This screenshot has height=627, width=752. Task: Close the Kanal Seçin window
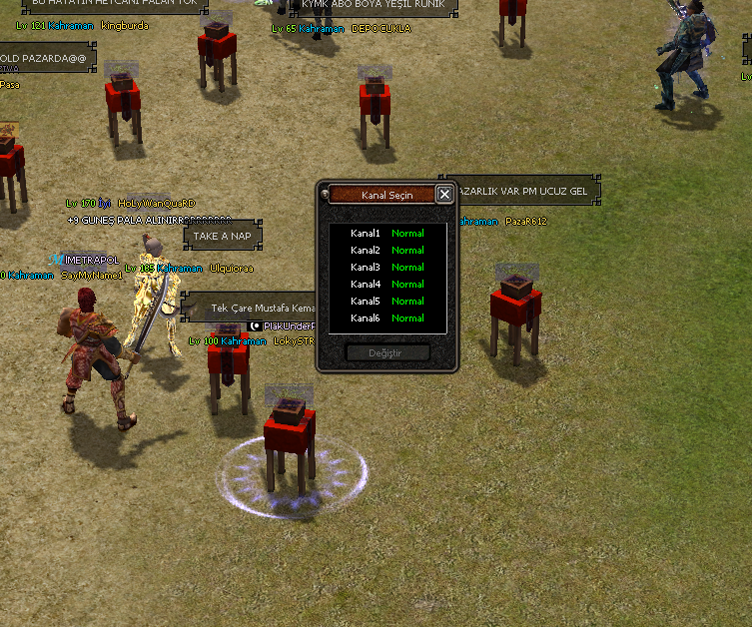(445, 194)
